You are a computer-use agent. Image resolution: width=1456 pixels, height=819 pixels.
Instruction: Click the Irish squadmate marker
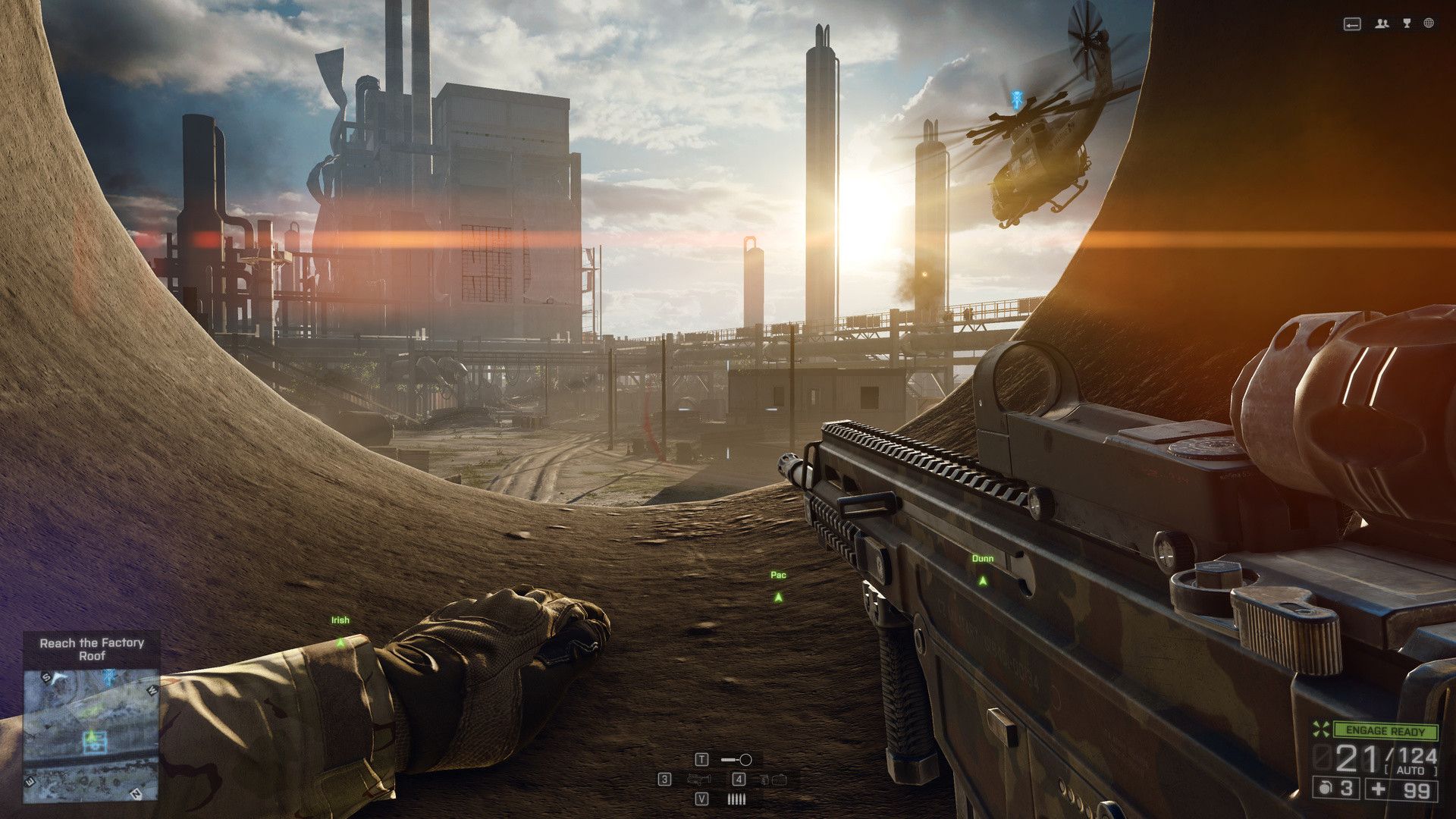tap(340, 642)
